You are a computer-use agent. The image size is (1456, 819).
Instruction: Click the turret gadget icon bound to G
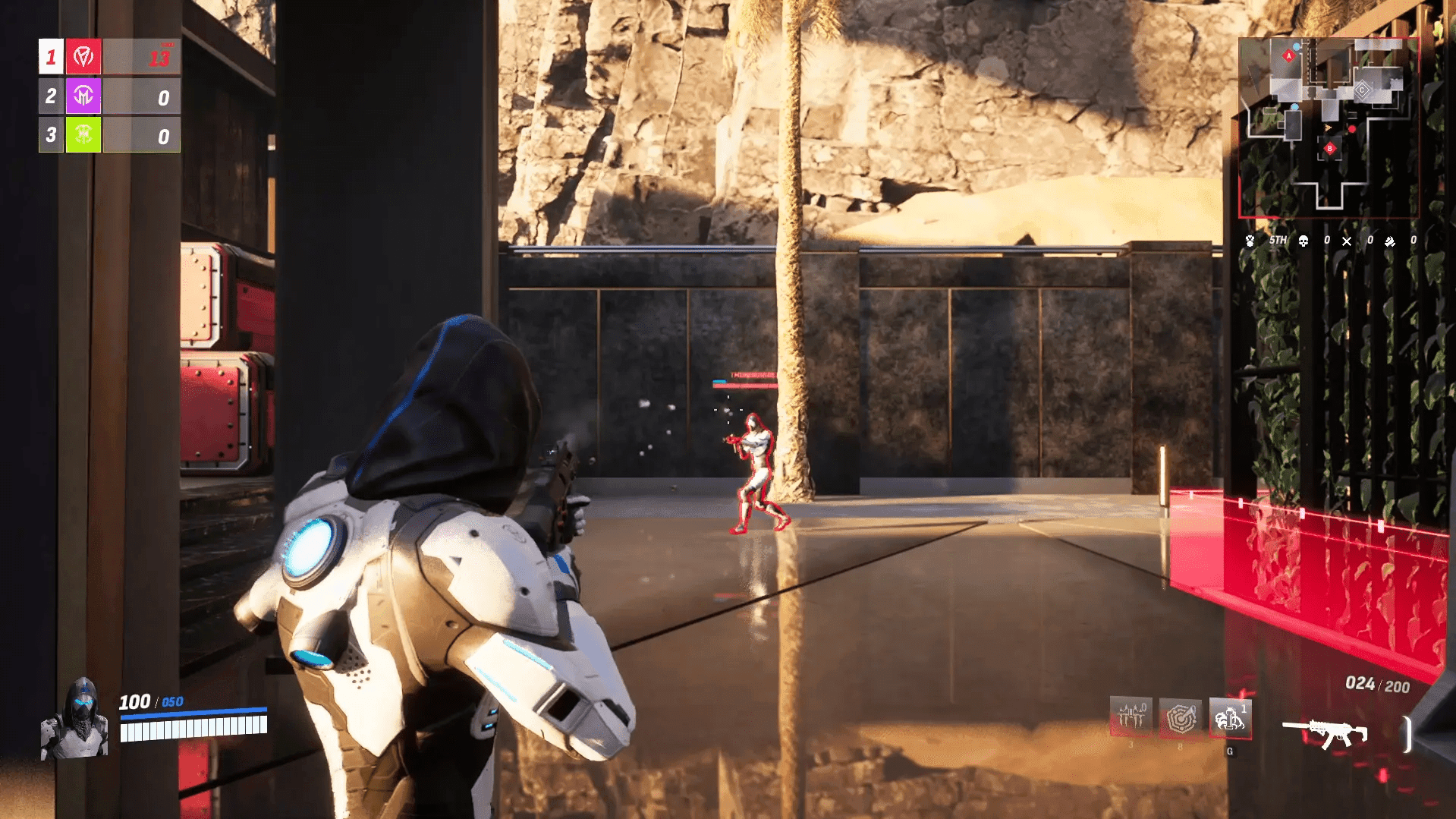click(x=1230, y=718)
